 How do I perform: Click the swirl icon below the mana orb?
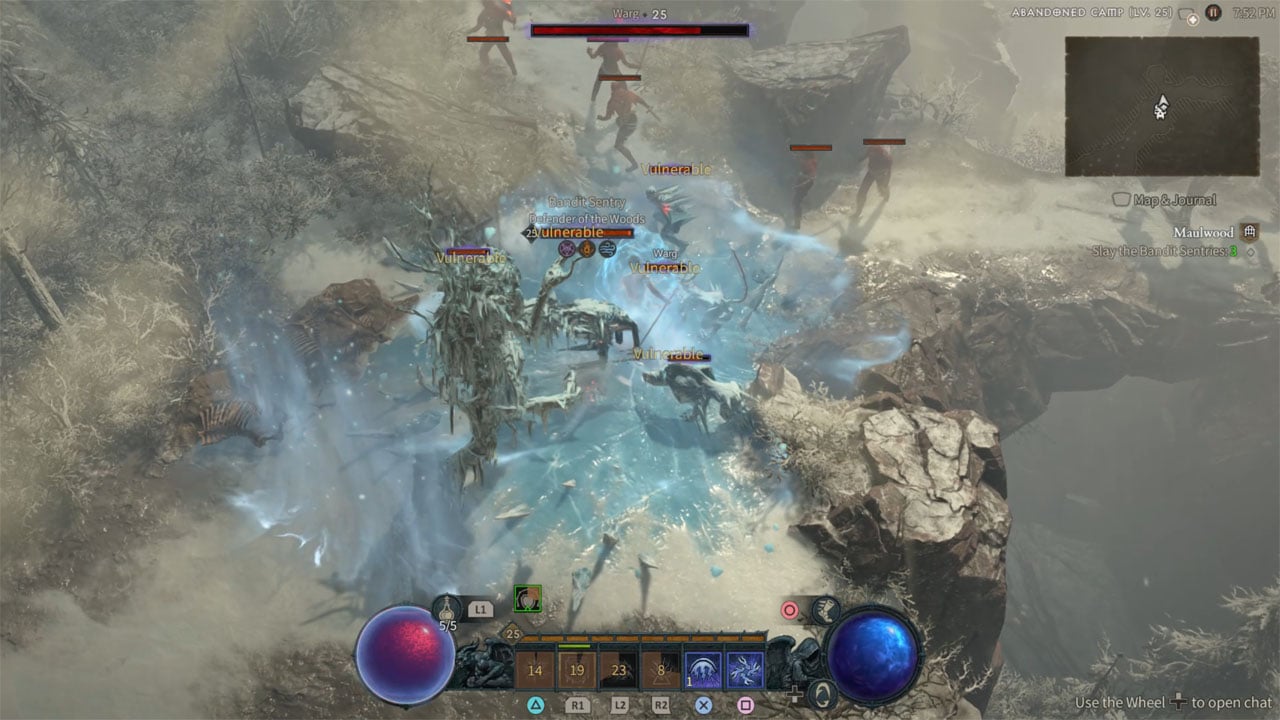coord(822,692)
